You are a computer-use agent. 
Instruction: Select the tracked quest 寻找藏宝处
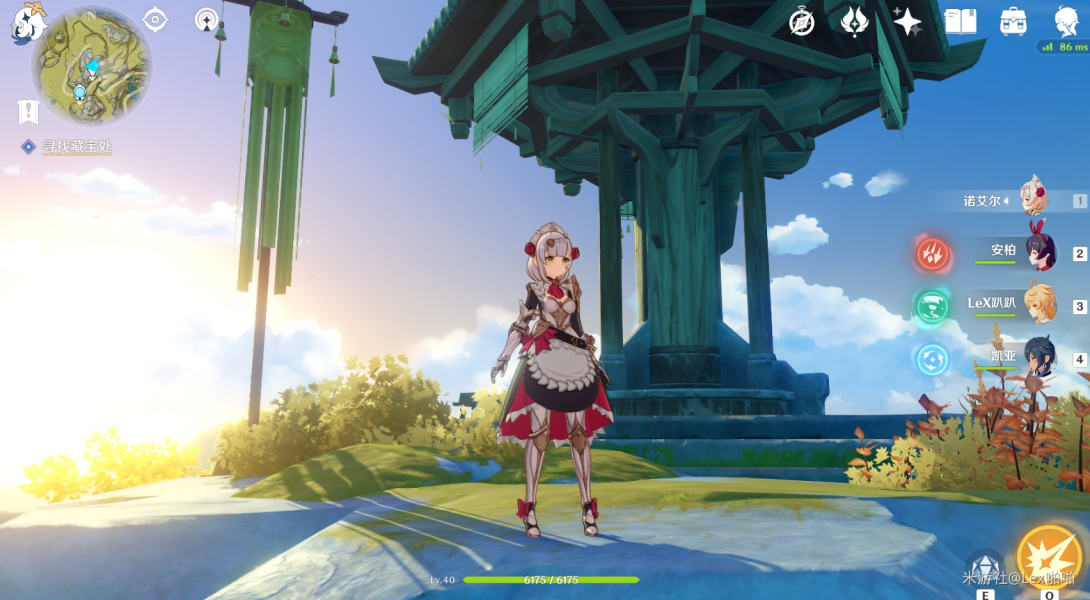pyautogui.click(x=76, y=147)
